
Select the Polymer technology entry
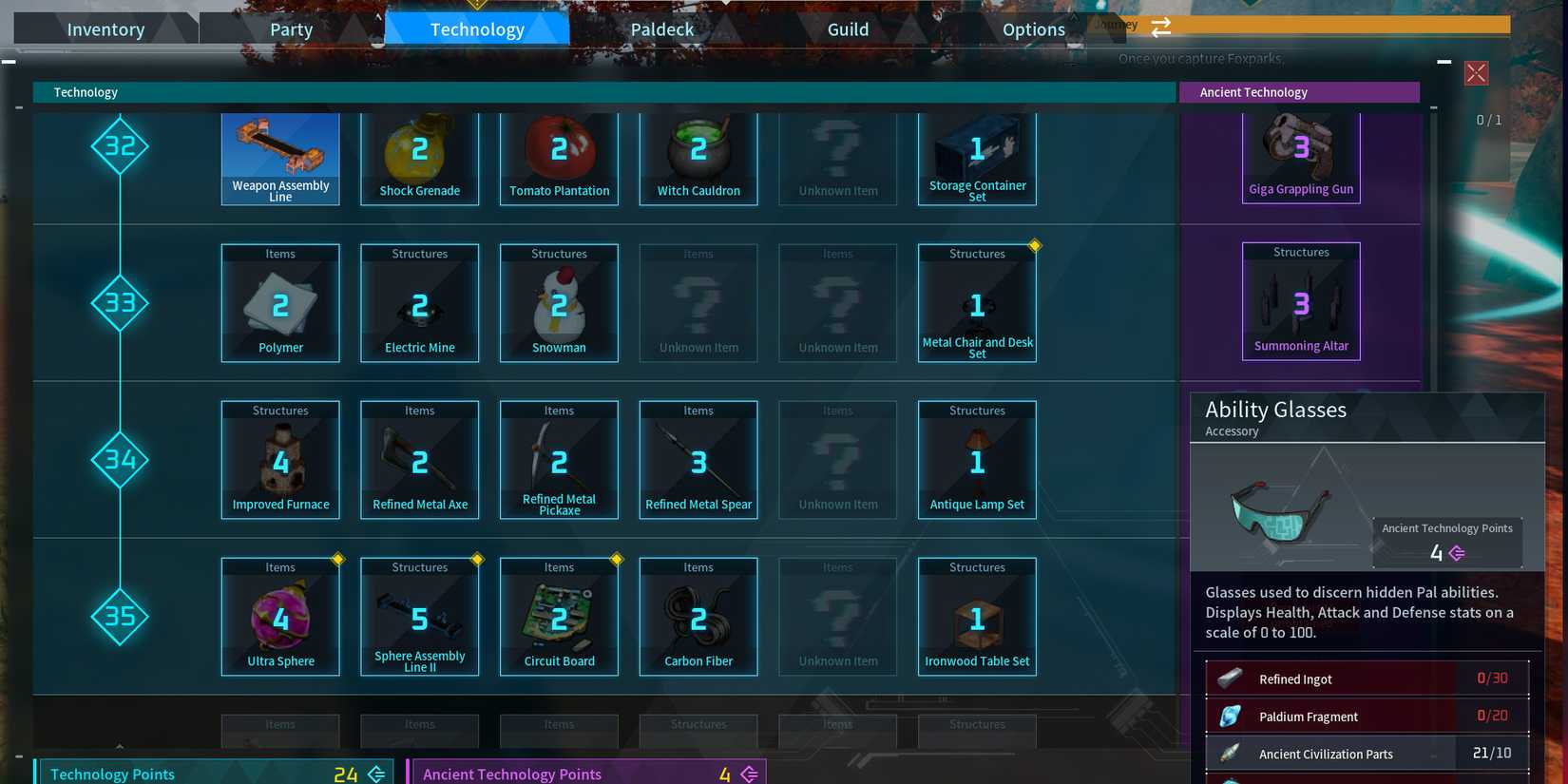click(280, 304)
